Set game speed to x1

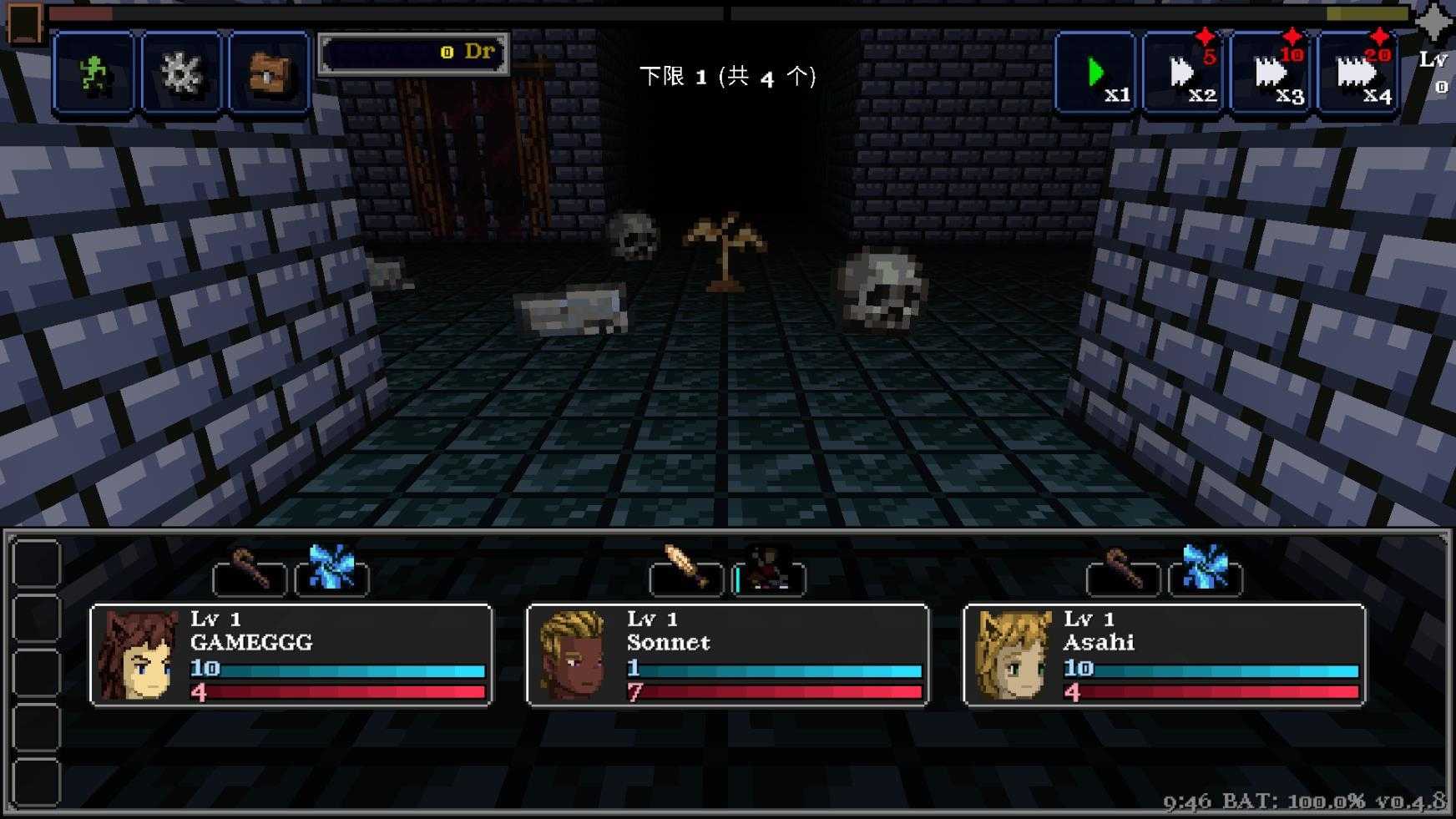coord(1096,73)
